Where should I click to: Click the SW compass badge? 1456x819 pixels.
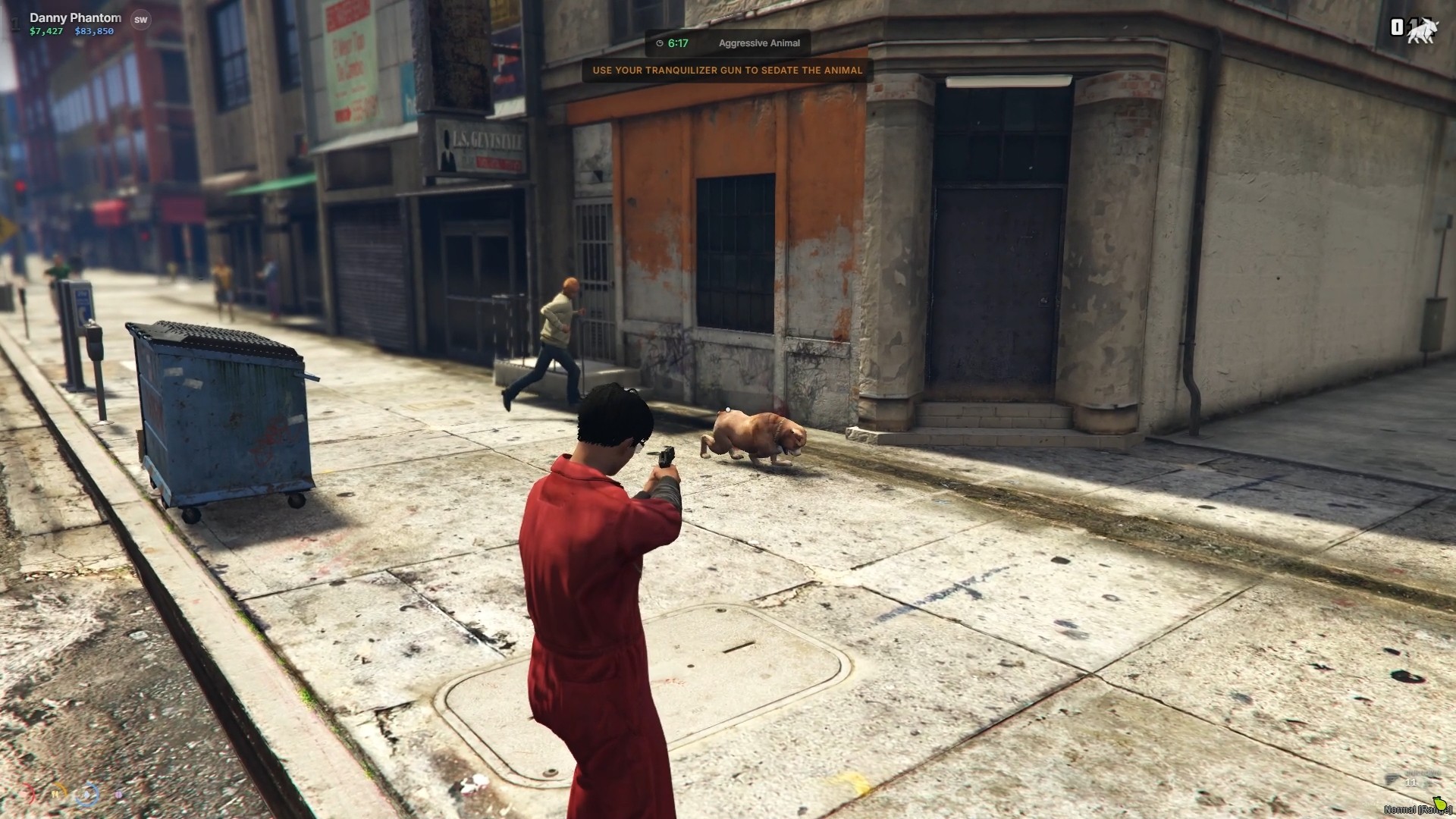(x=140, y=20)
